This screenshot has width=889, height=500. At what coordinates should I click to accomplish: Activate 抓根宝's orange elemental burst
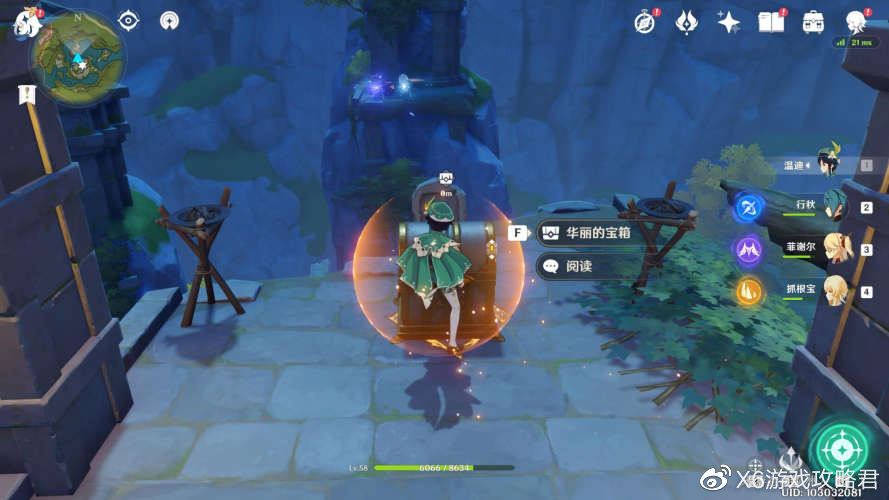tap(749, 291)
